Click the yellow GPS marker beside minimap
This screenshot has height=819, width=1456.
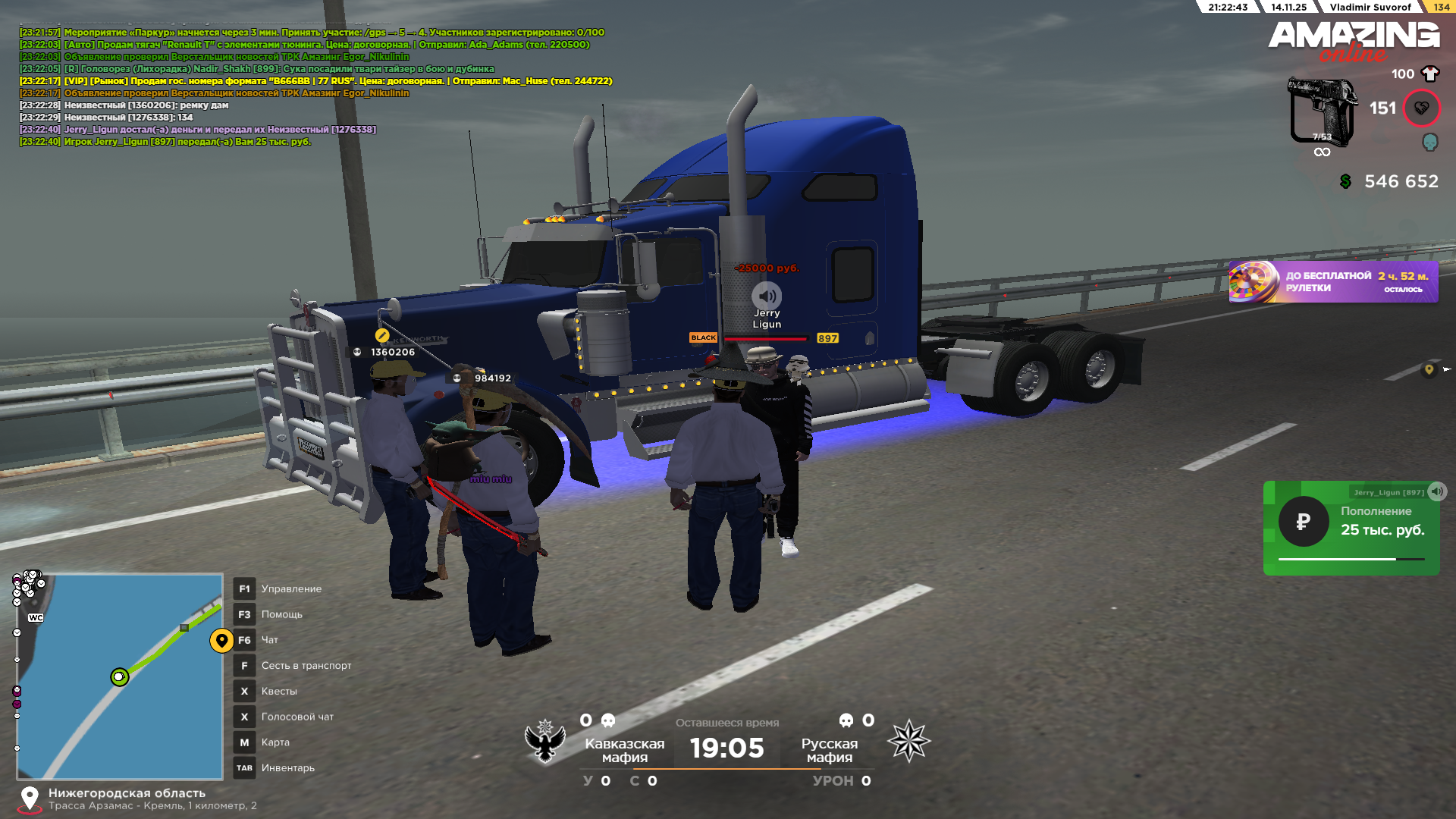[221, 641]
